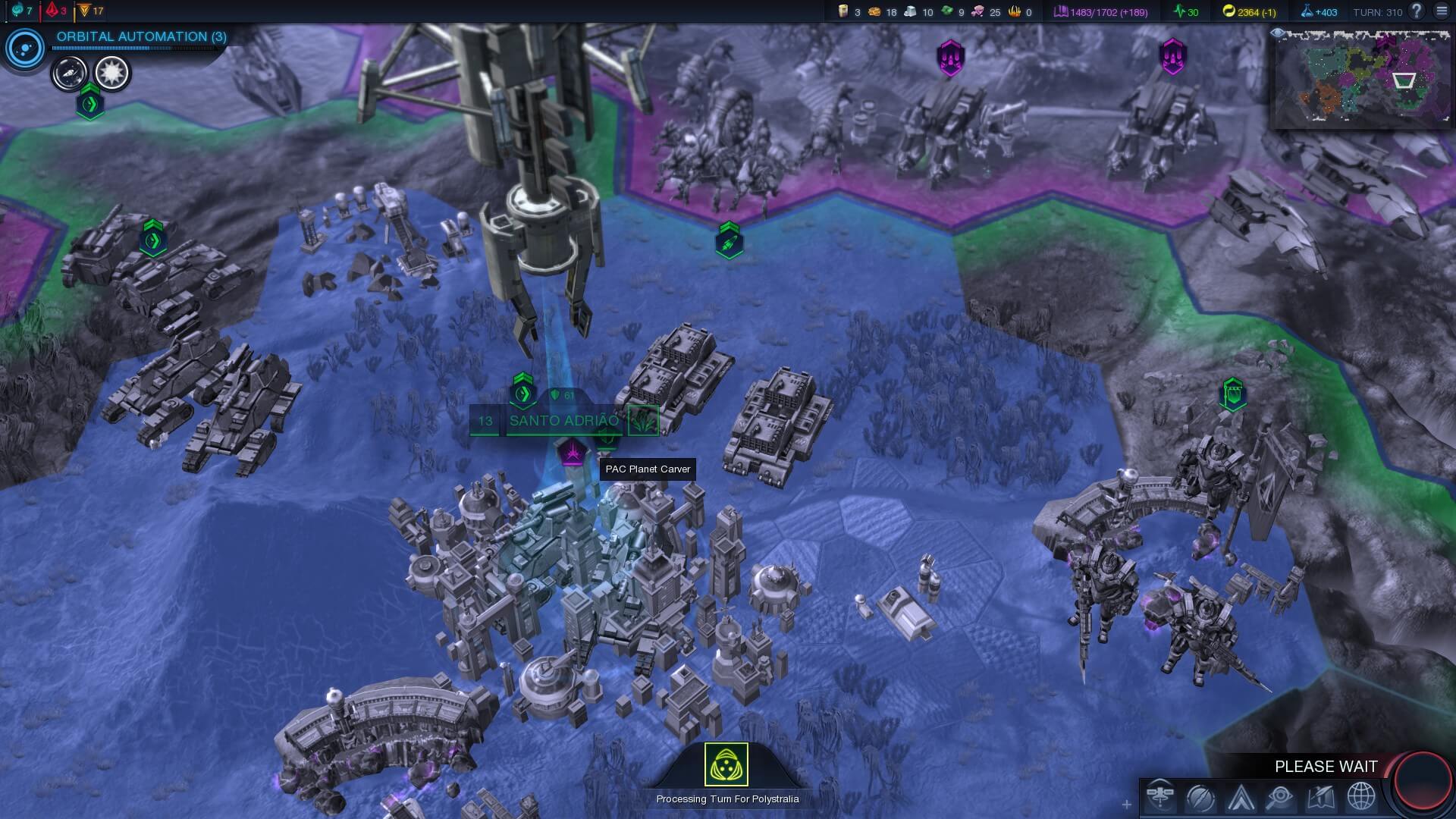Open the orbital layer satellite view

tap(1162, 797)
